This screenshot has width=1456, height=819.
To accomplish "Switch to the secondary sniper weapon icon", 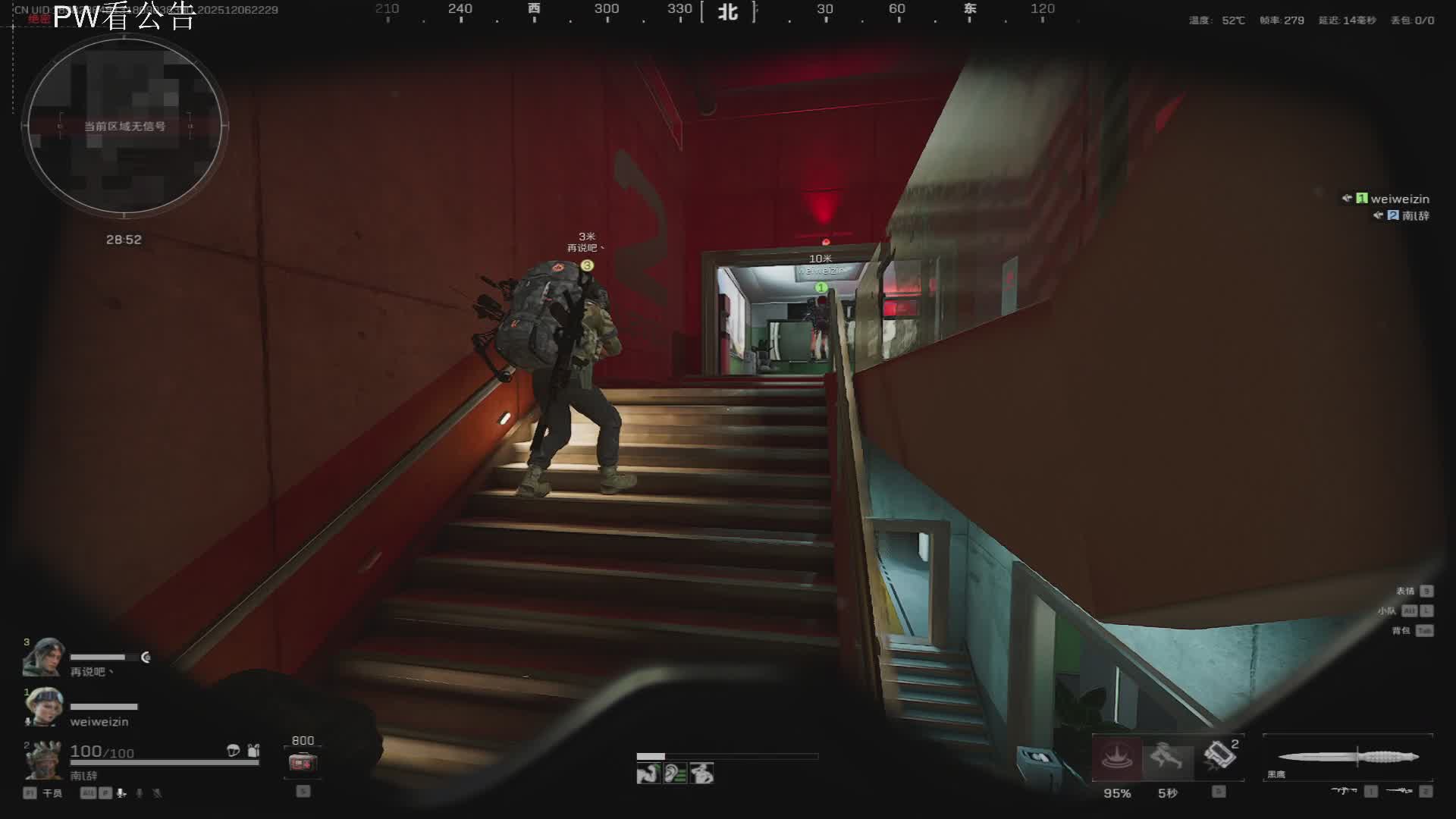I will (1399, 791).
